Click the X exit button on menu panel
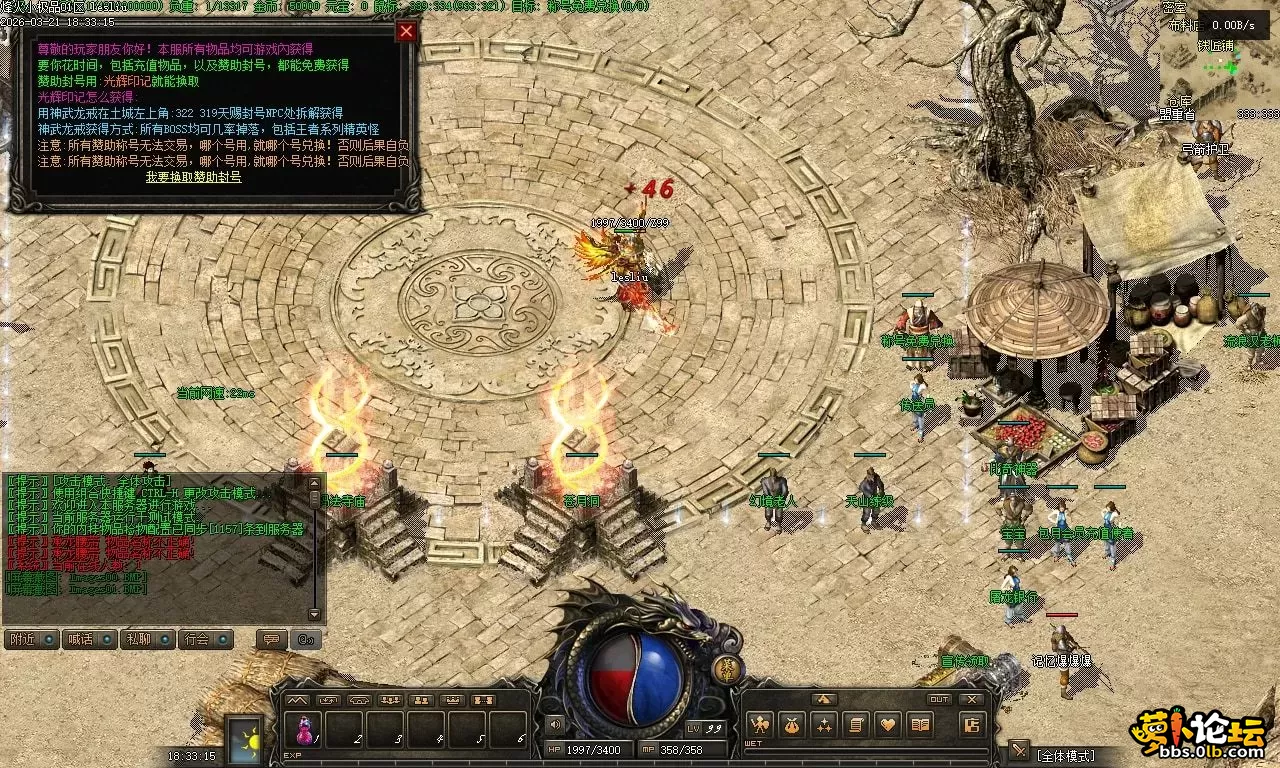This screenshot has width=1280, height=768. (x=971, y=700)
